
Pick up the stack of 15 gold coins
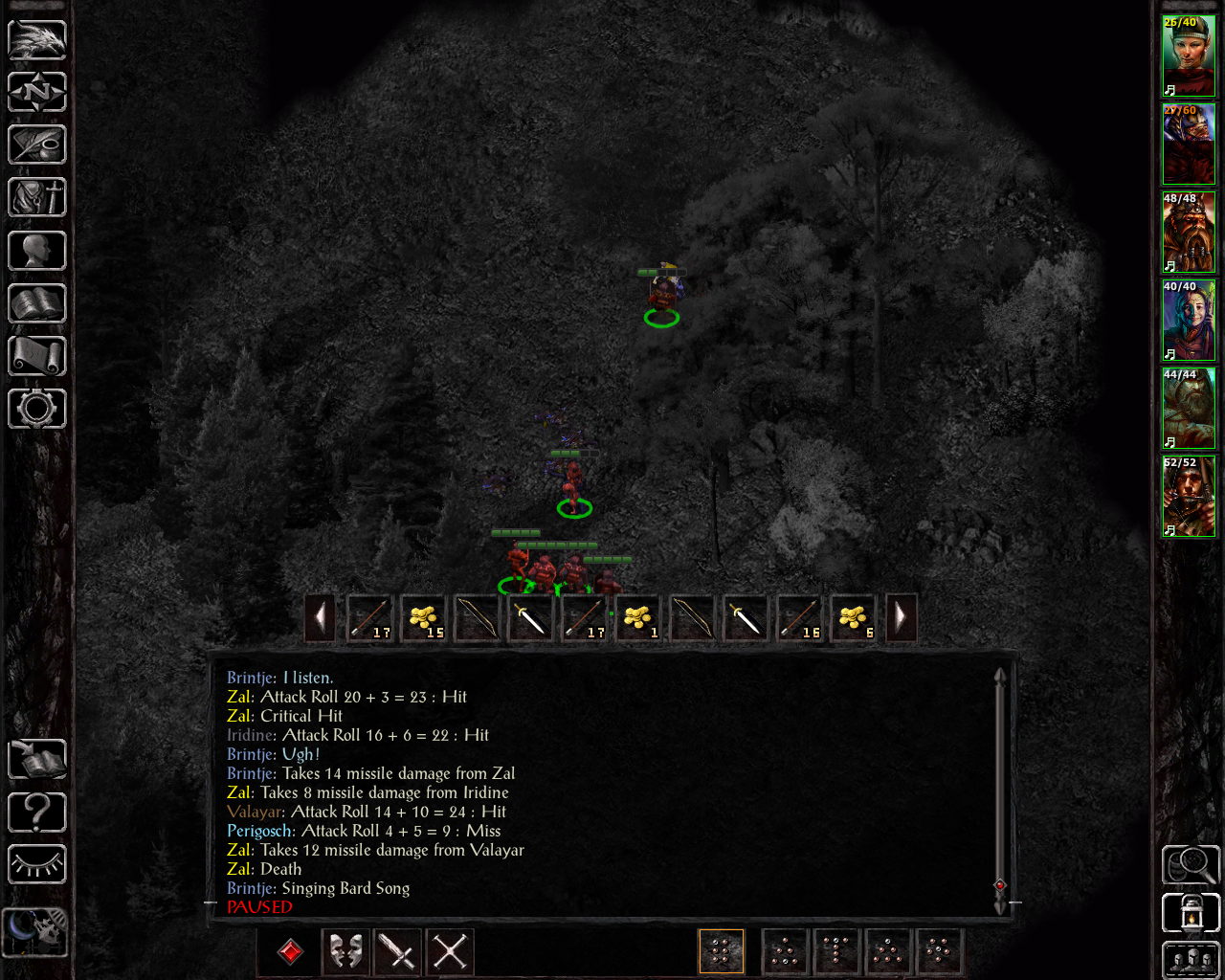point(423,618)
